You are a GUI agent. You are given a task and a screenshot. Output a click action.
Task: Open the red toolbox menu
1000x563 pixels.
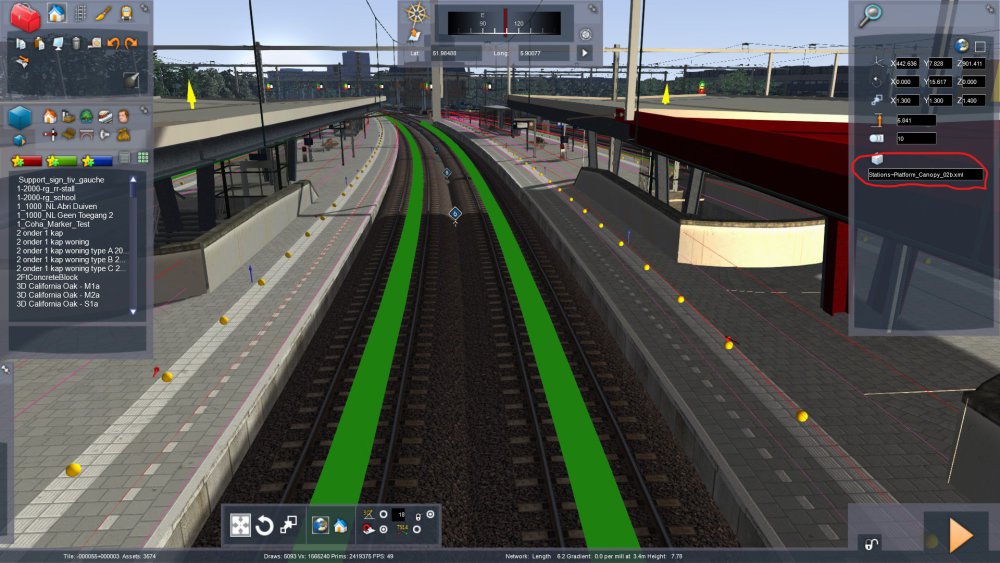pyautogui.click(x=25, y=16)
